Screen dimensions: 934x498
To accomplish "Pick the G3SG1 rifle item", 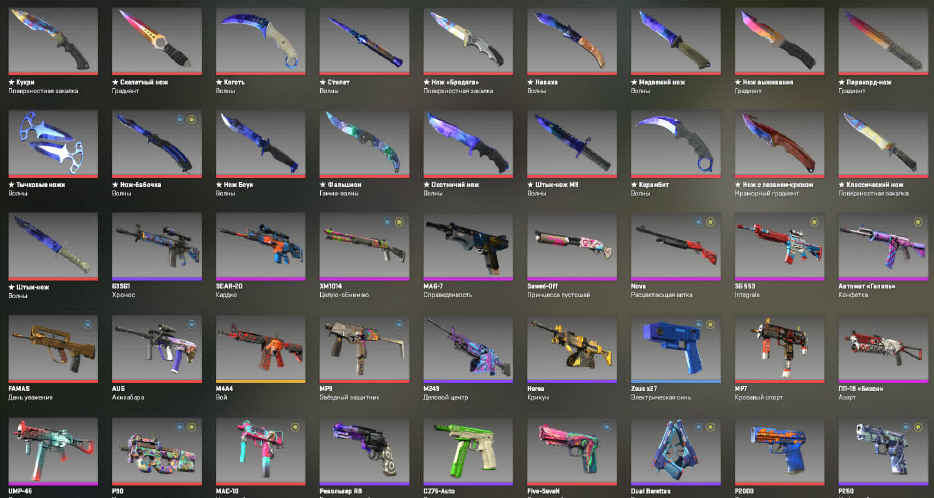I will point(155,246).
